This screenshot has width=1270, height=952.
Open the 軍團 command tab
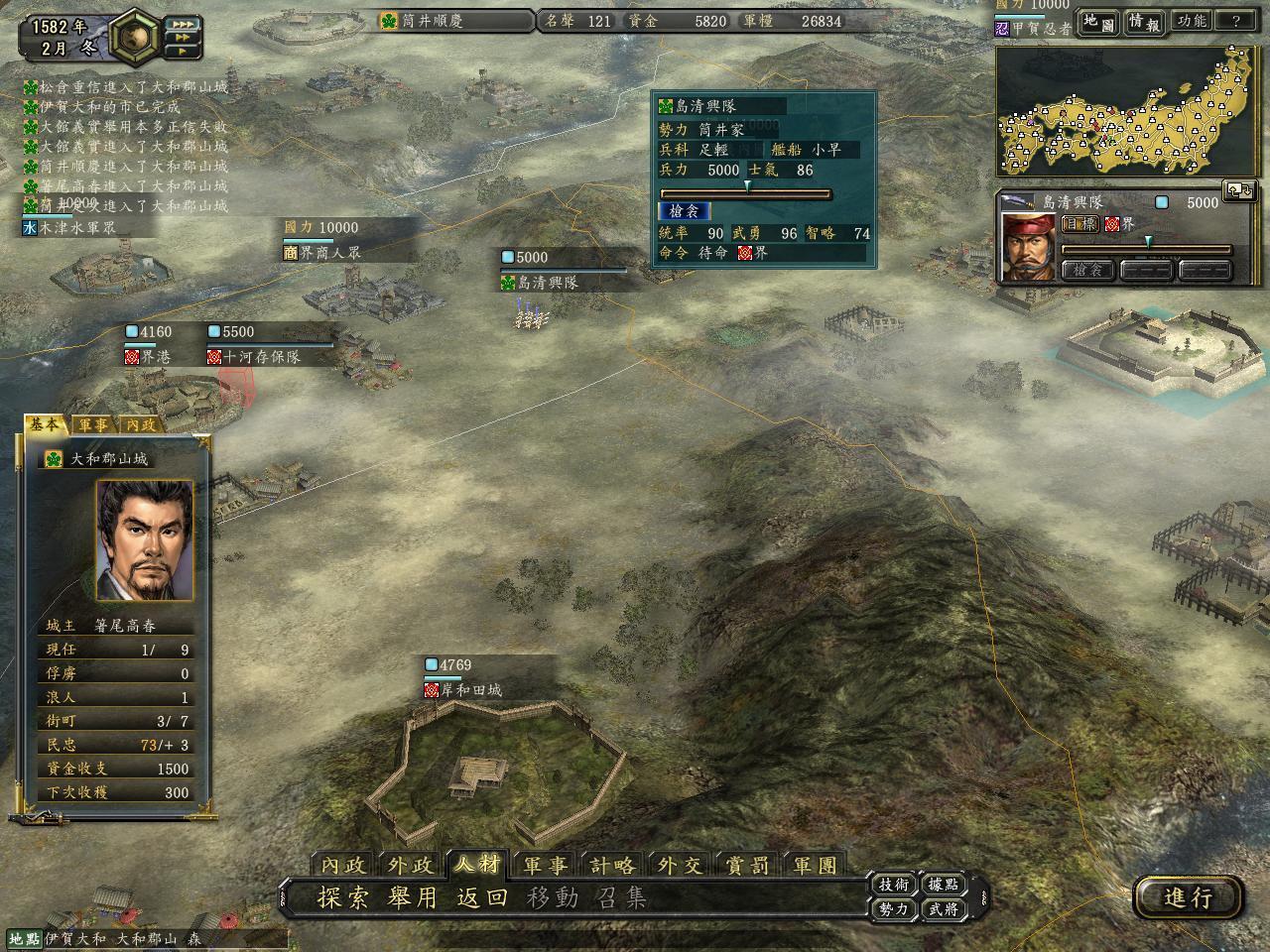tap(816, 865)
